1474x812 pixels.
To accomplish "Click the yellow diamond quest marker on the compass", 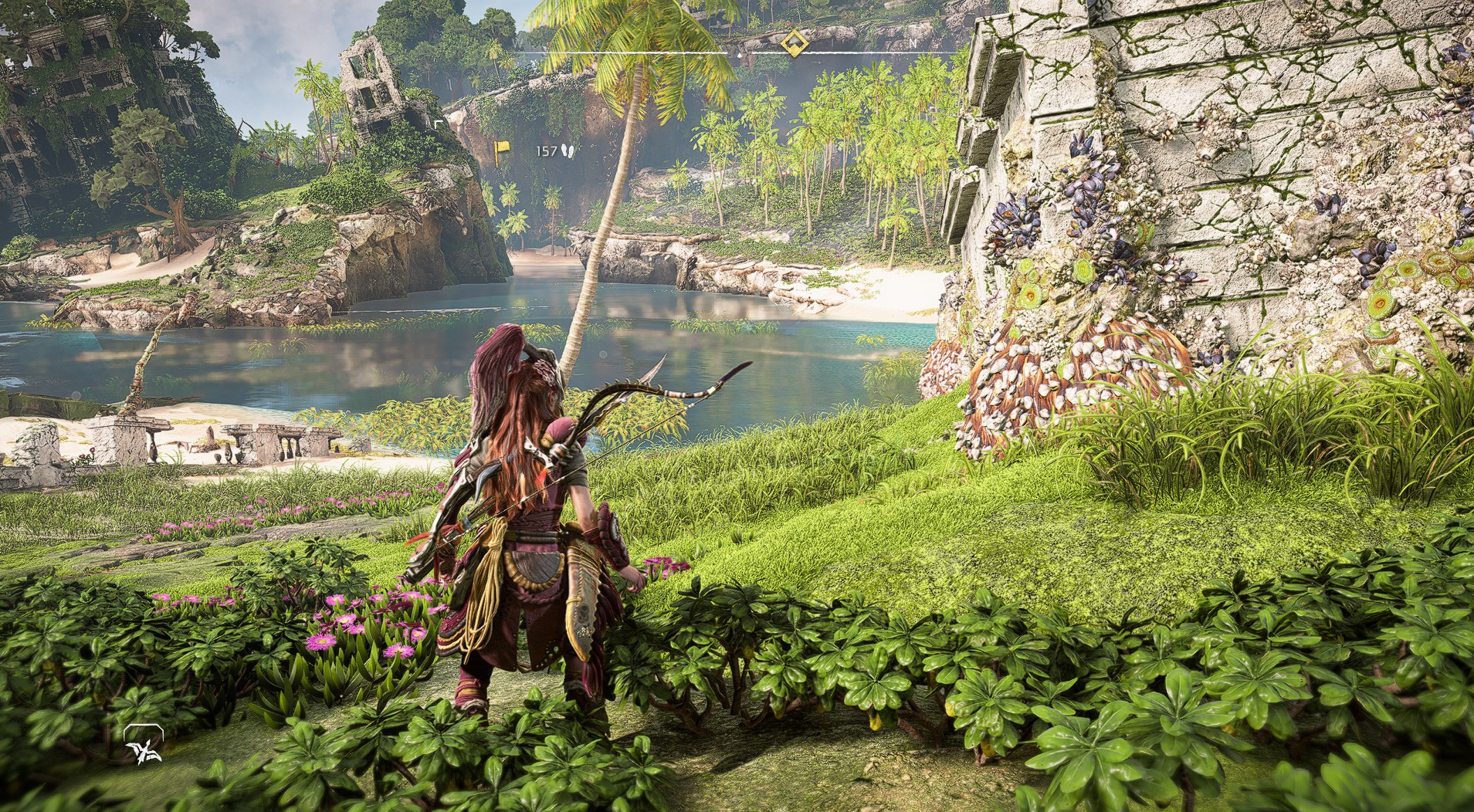I will (793, 42).
